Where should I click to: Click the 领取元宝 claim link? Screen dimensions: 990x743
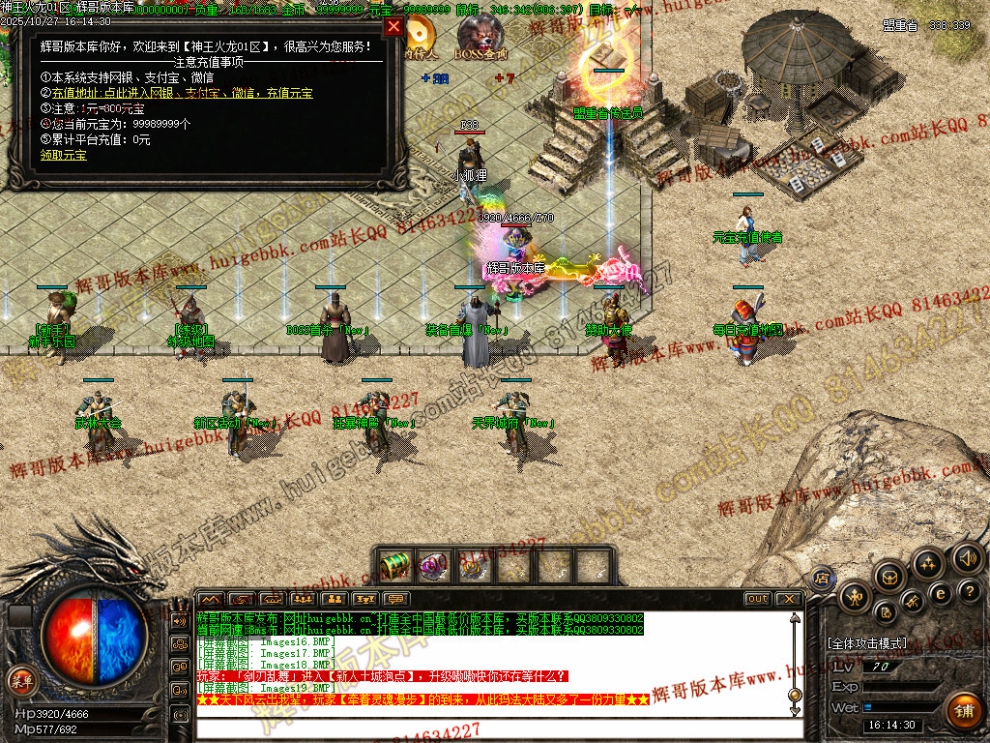pos(63,155)
